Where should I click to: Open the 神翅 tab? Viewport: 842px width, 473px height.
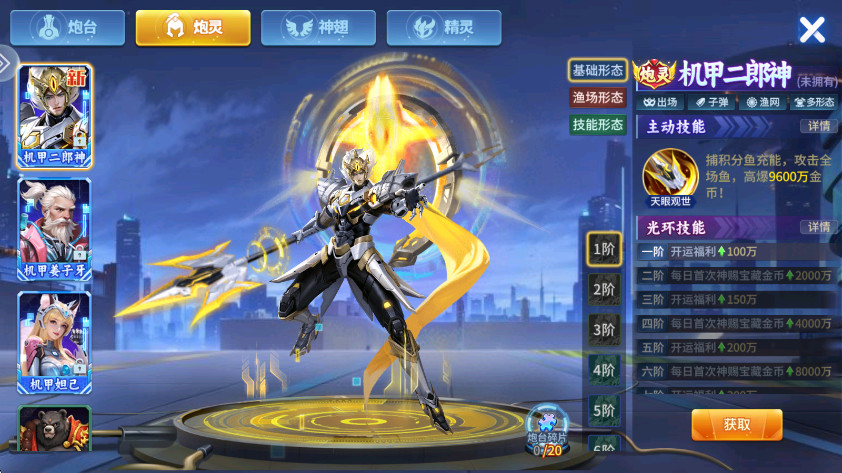coord(318,27)
